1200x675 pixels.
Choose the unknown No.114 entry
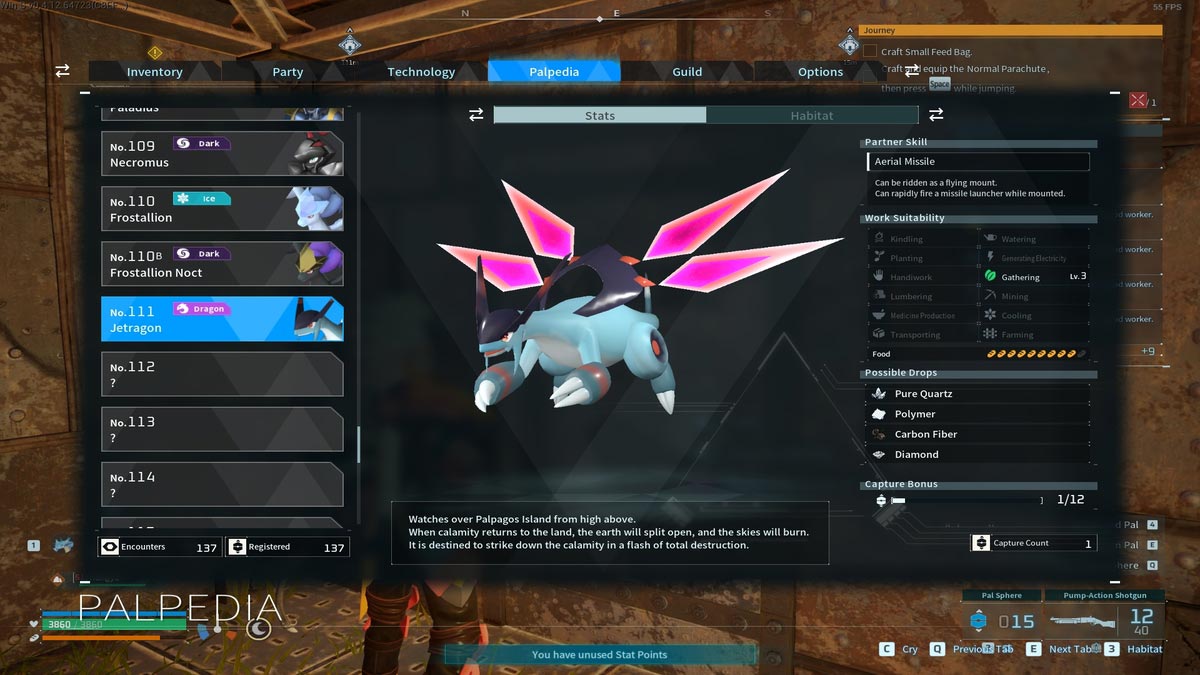222,484
